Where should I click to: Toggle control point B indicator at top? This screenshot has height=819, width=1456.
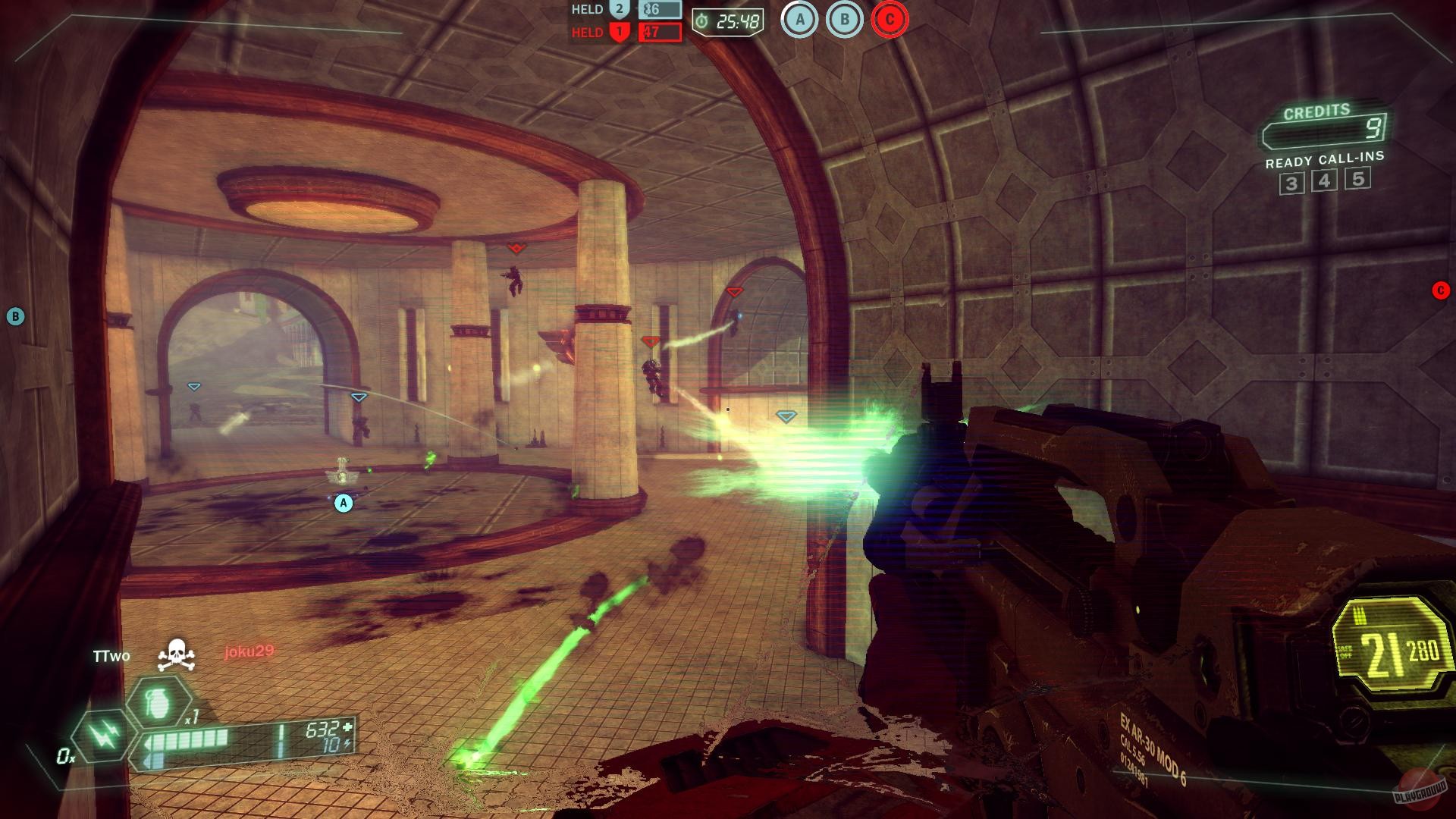click(844, 19)
